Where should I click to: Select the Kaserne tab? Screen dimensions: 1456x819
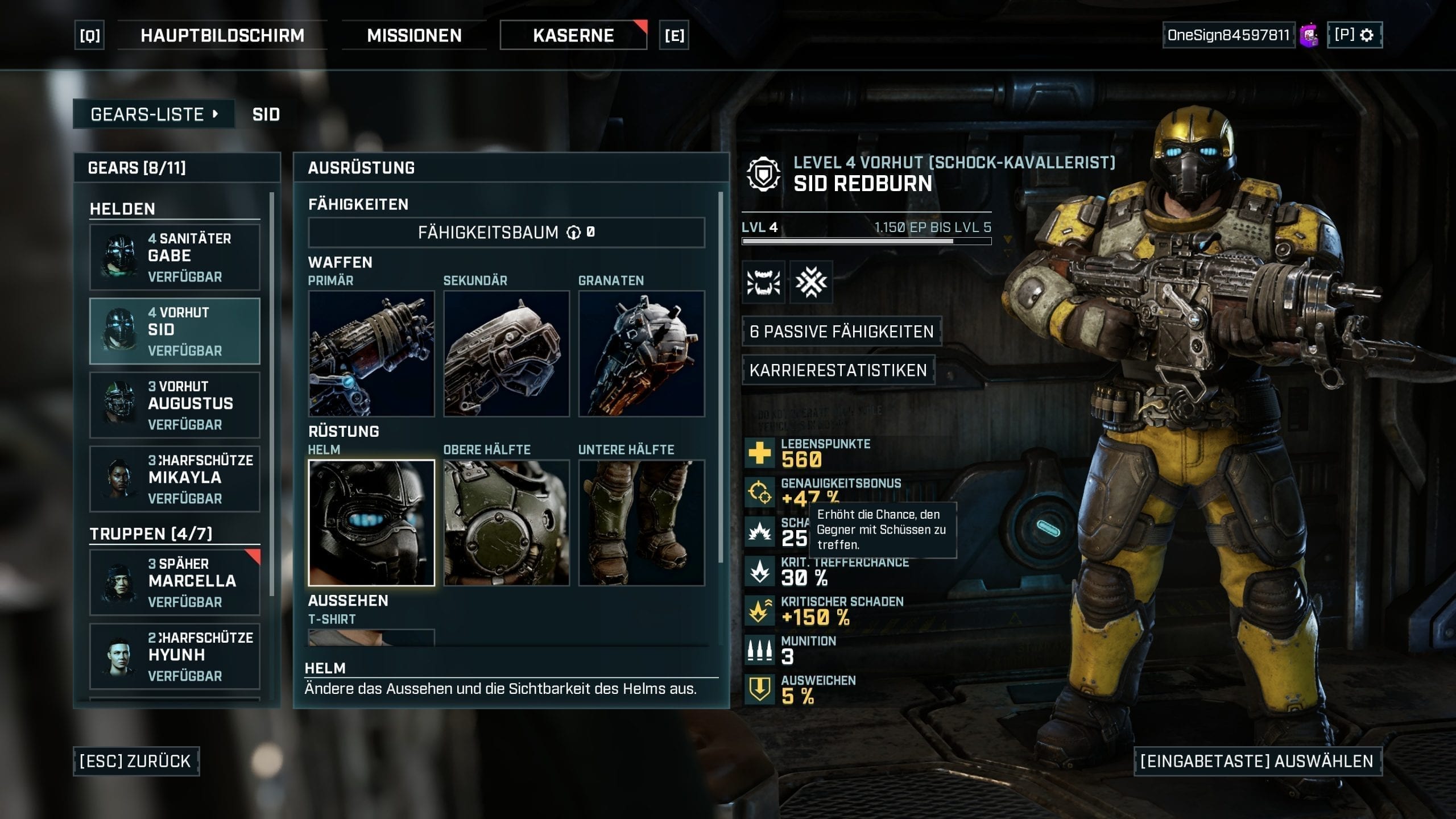tap(573, 35)
